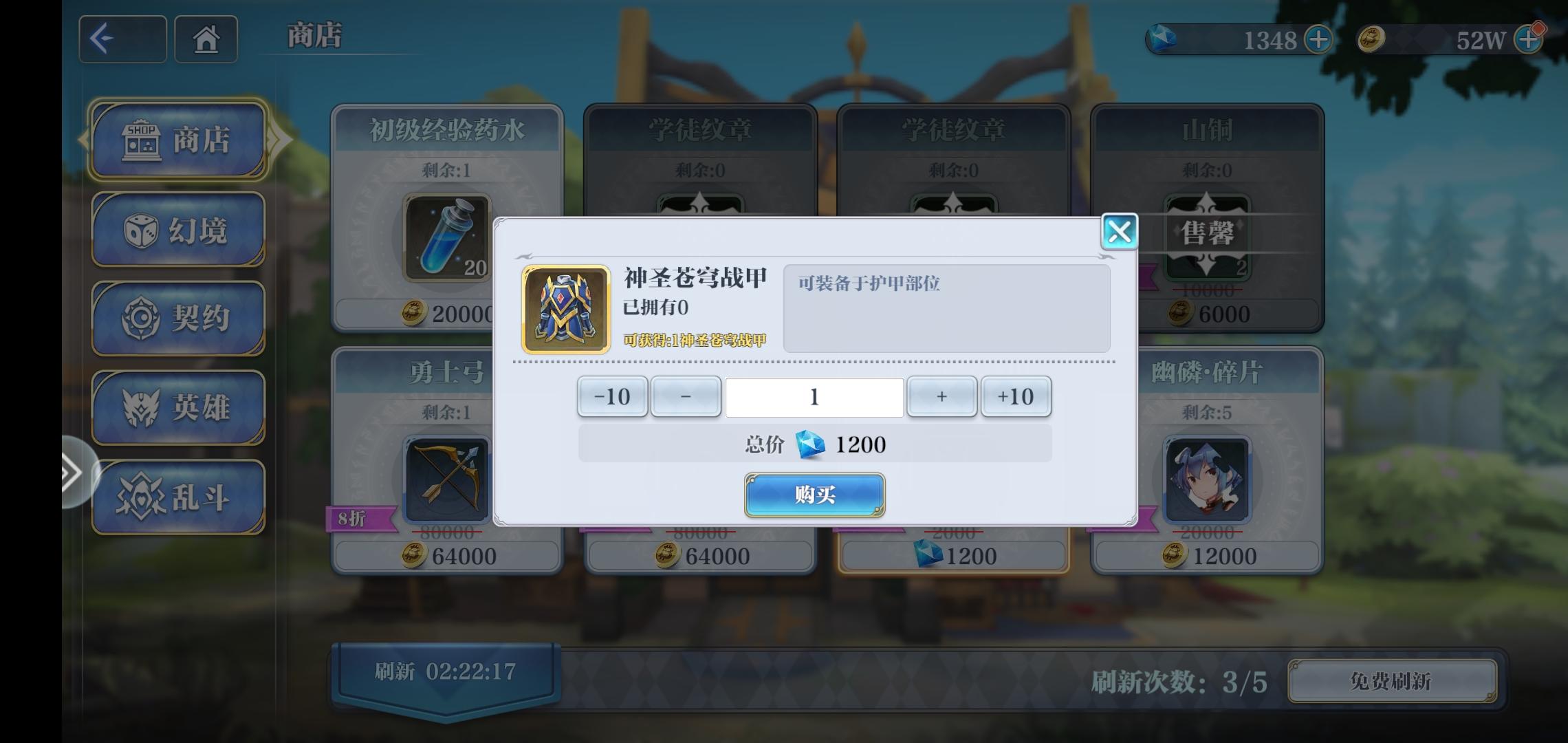Decrease quantity with the minus stepper
Viewport: 1568px width, 743px height.
click(685, 396)
